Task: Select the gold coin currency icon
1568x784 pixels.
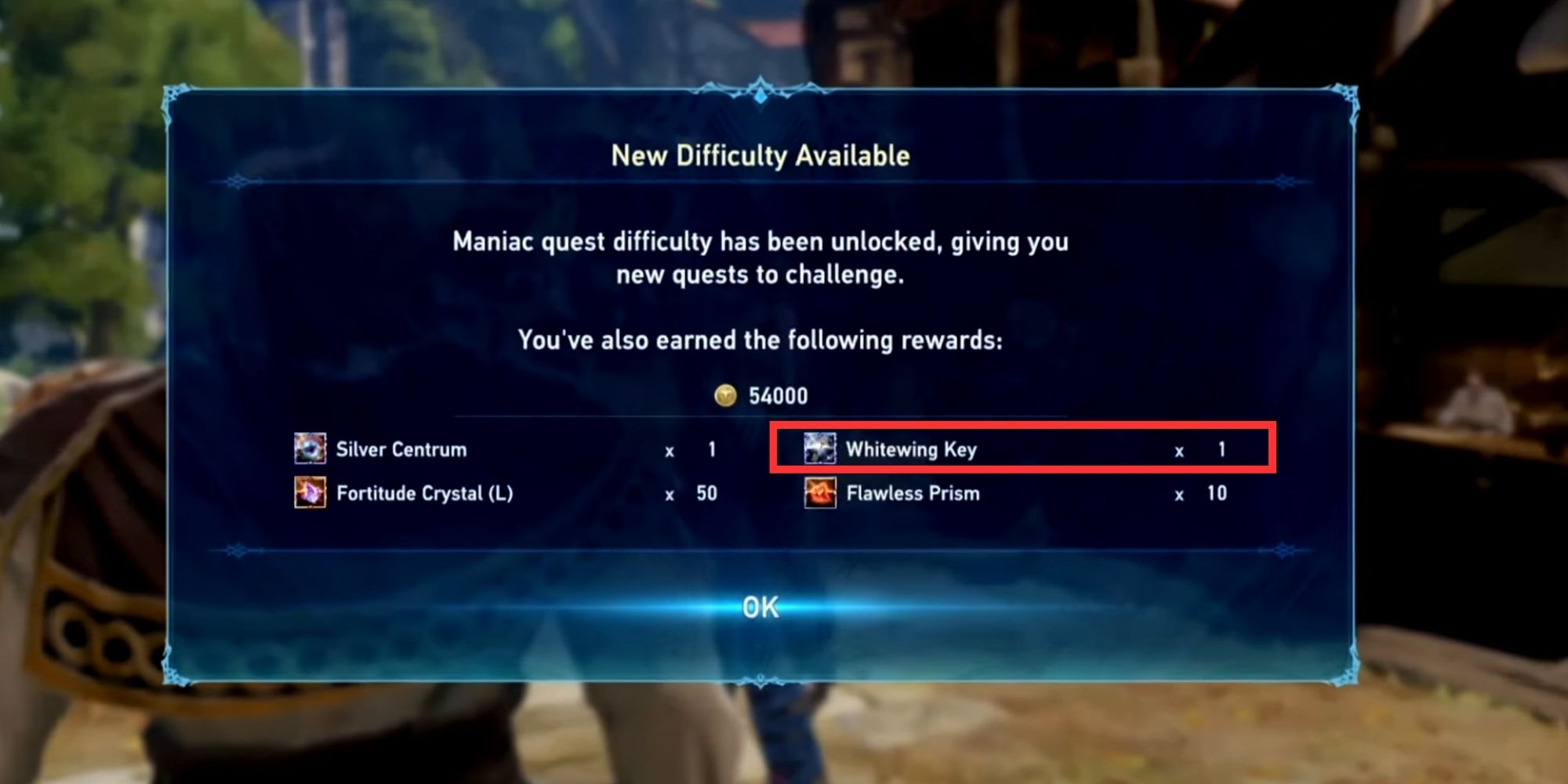Action: click(x=725, y=396)
